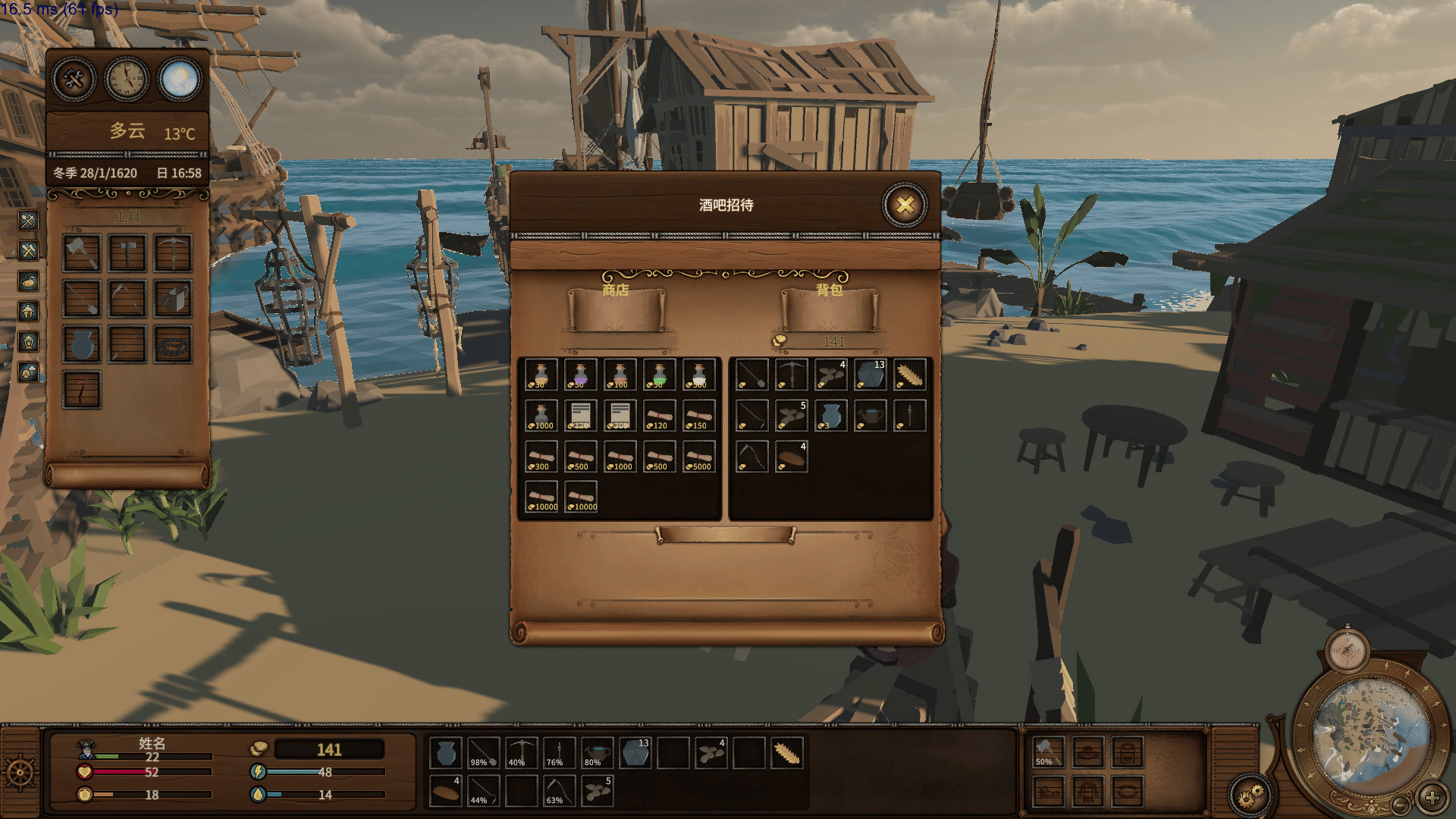Image resolution: width=1456 pixels, height=819 pixels.
Task: Buy the purple potion for 50
Action: [581, 375]
